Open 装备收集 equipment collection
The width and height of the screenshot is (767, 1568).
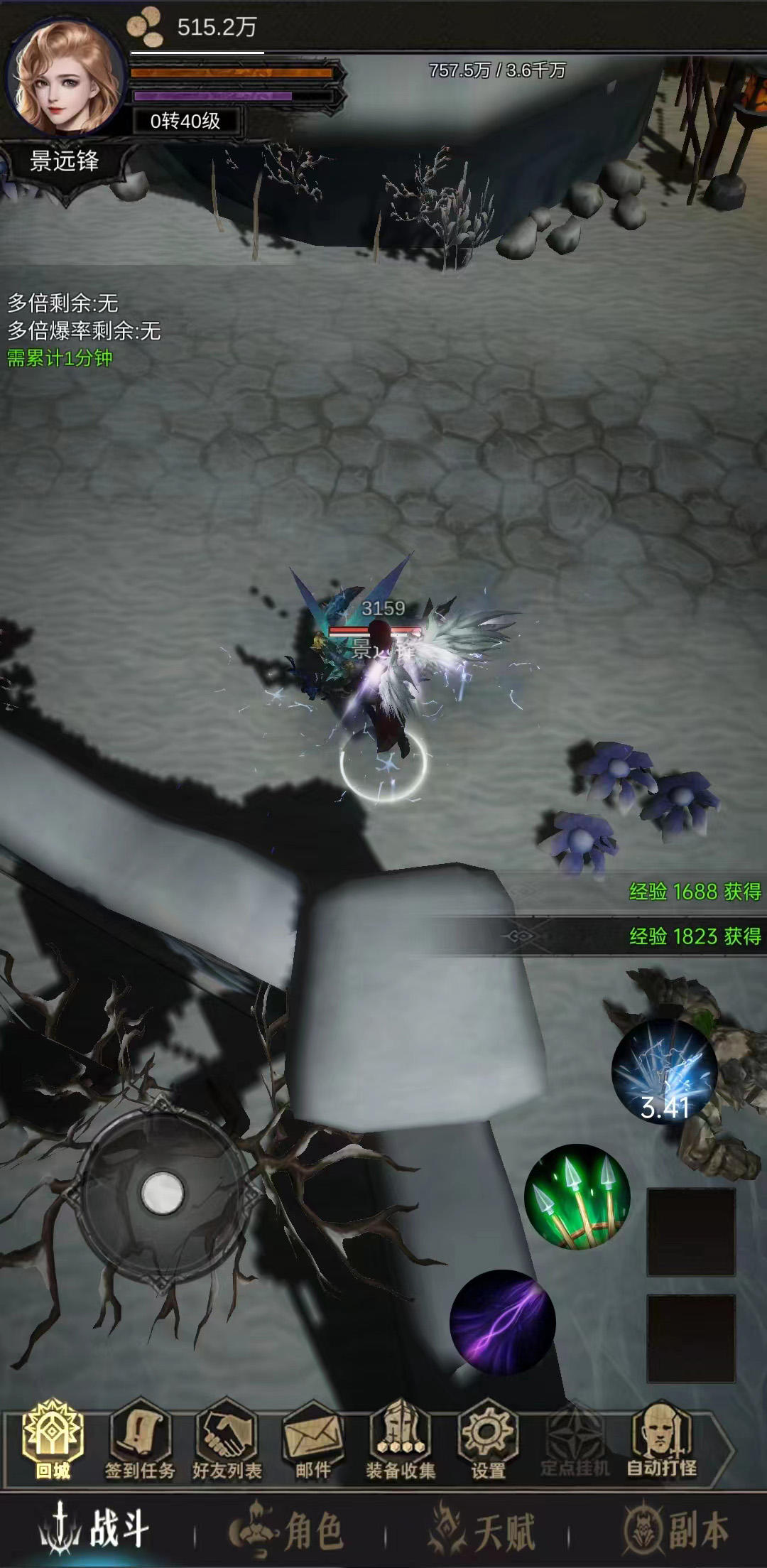point(401,1439)
